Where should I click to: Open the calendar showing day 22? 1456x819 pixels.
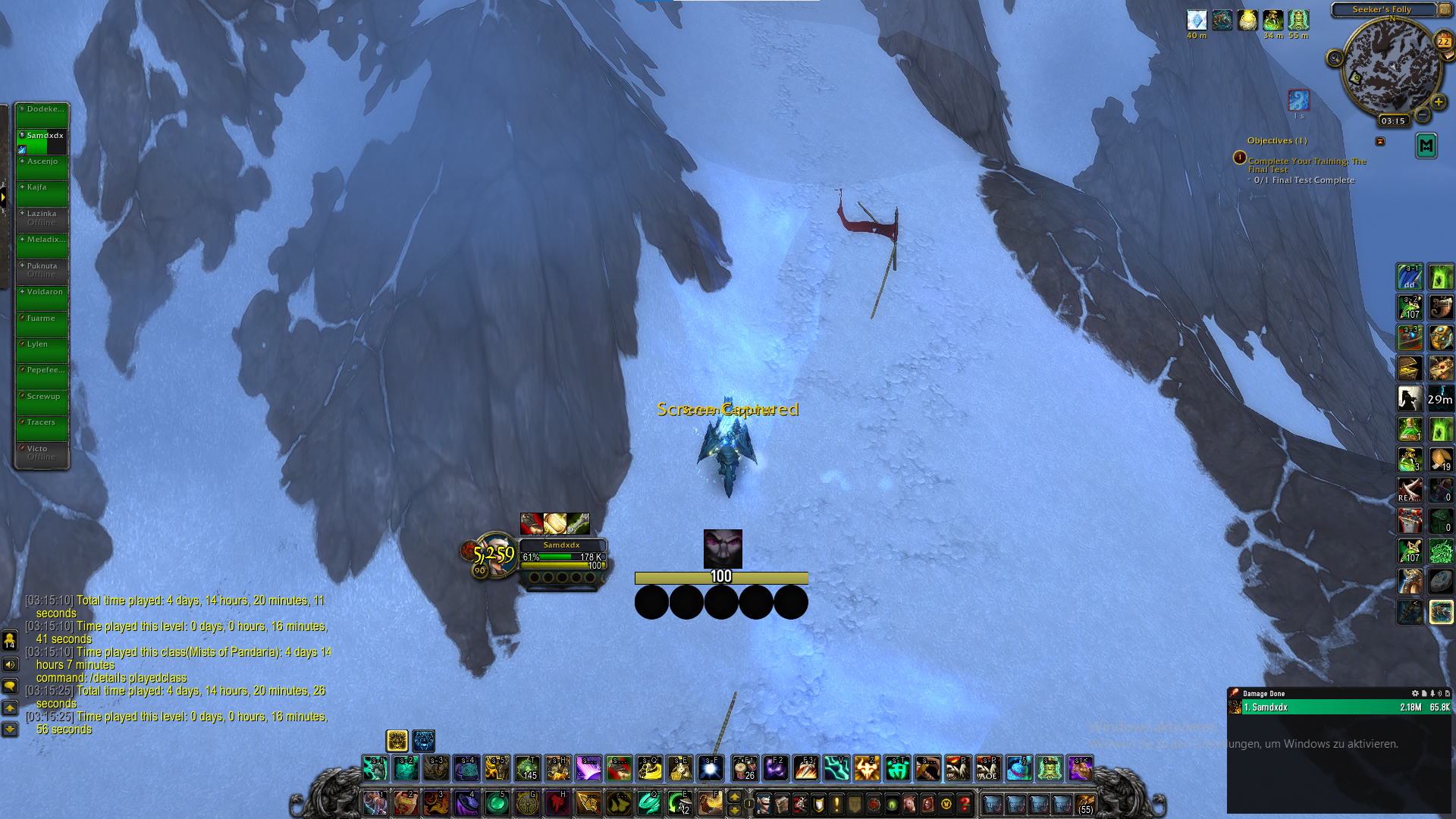[x=1443, y=42]
